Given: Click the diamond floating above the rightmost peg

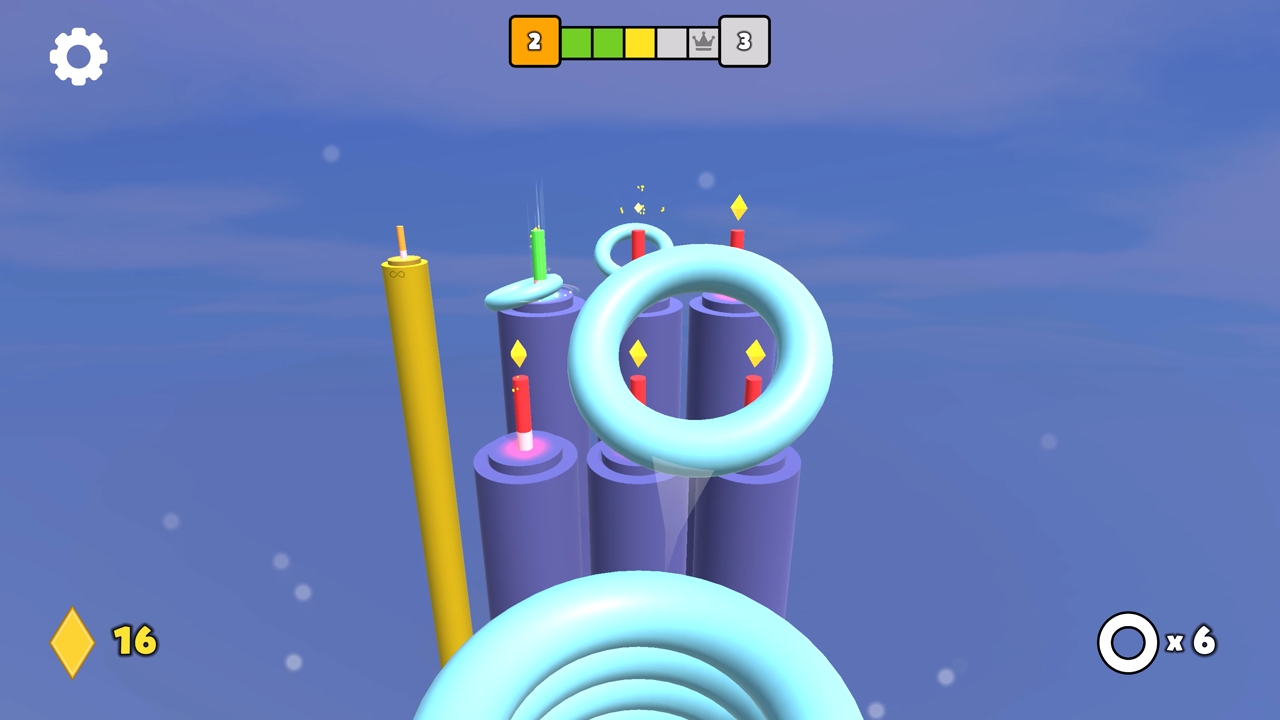Looking at the screenshot, I should click(739, 208).
